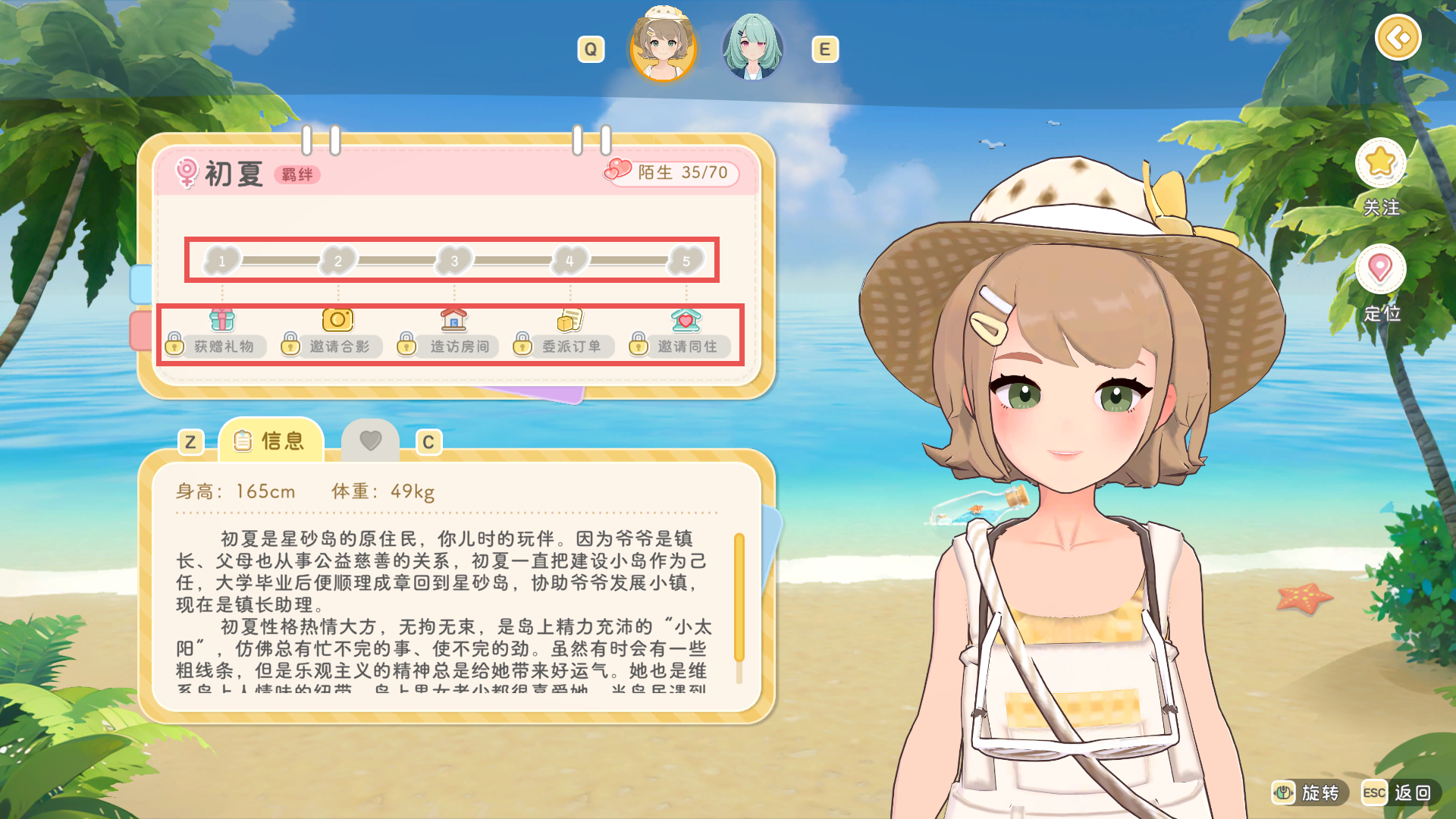Click the heart relationship icon beside 陌生 35/70
Viewport: 1456px width, 819px height.
[619, 171]
